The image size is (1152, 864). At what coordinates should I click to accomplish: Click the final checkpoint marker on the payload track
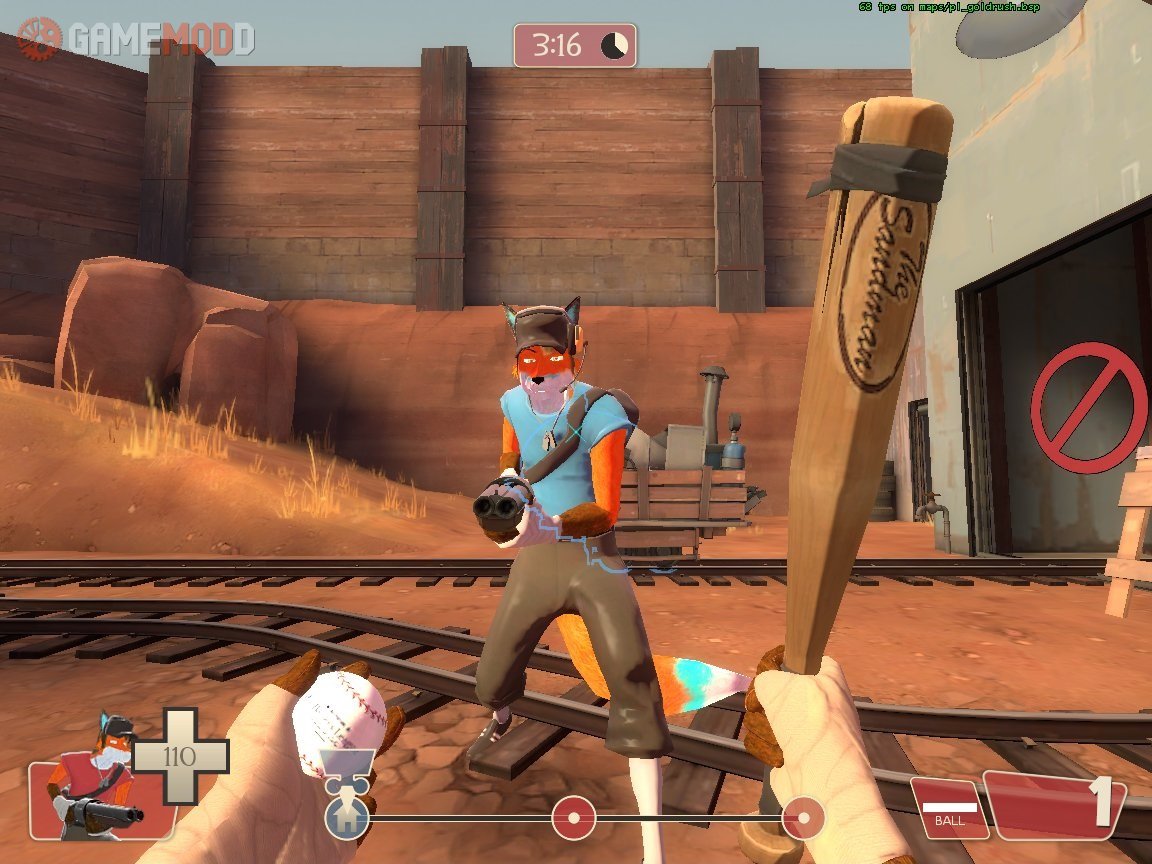pyautogui.click(x=803, y=818)
